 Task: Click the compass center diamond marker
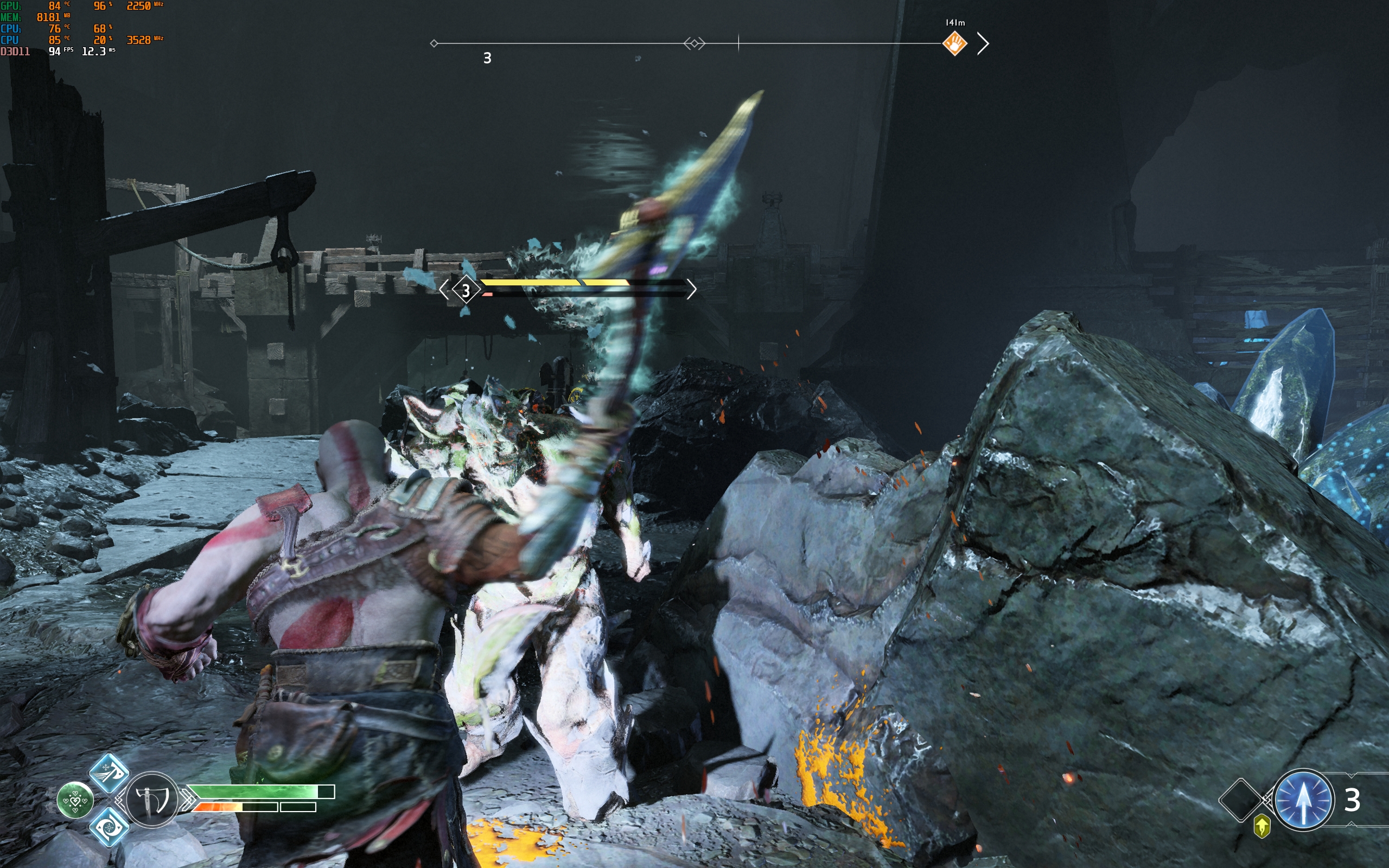click(x=694, y=43)
